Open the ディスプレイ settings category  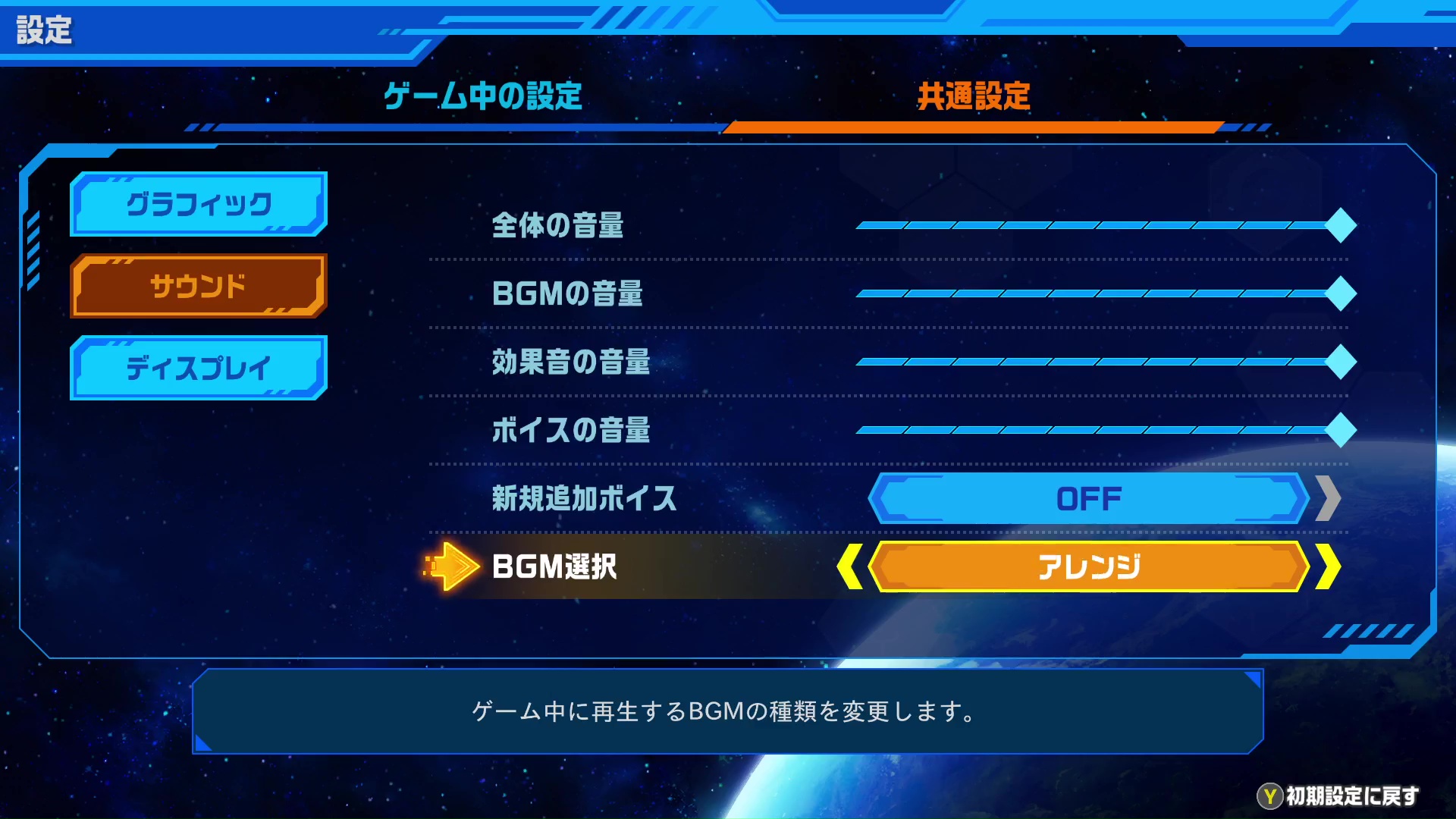pyautogui.click(x=197, y=369)
